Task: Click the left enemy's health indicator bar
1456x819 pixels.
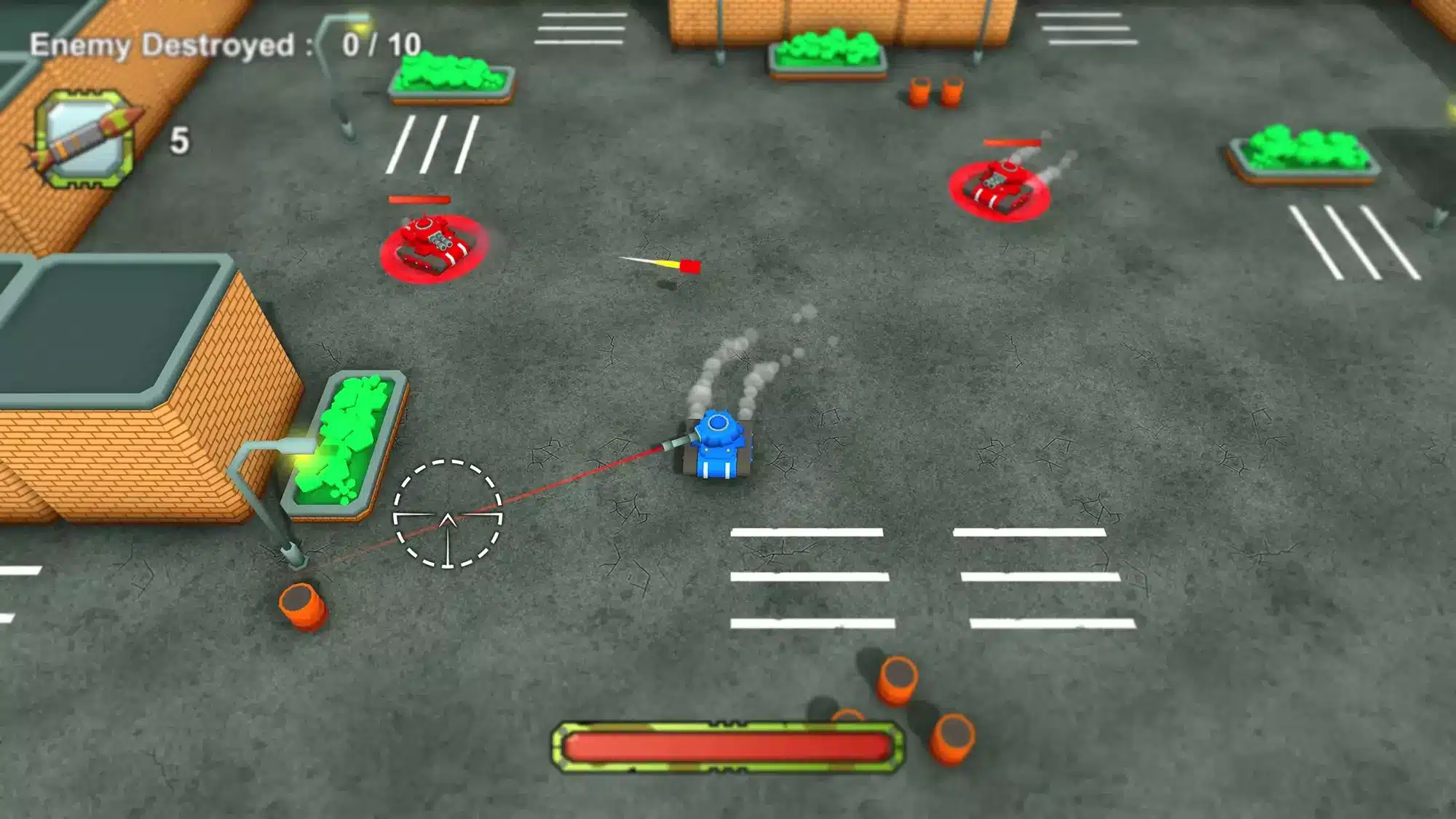Action: [419, 197]
